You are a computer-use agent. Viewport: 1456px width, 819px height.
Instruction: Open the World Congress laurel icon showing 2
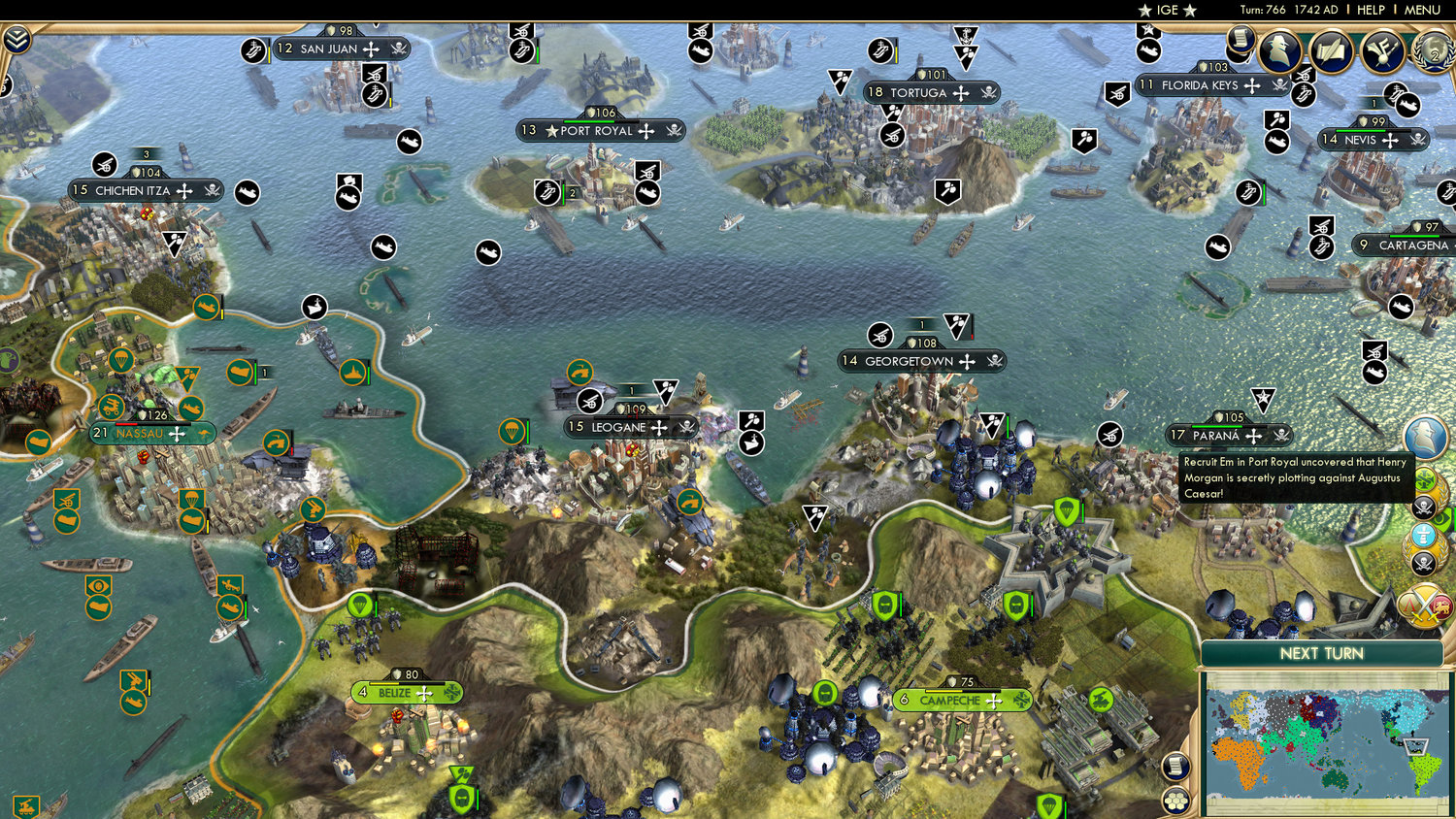[1431, 54]
